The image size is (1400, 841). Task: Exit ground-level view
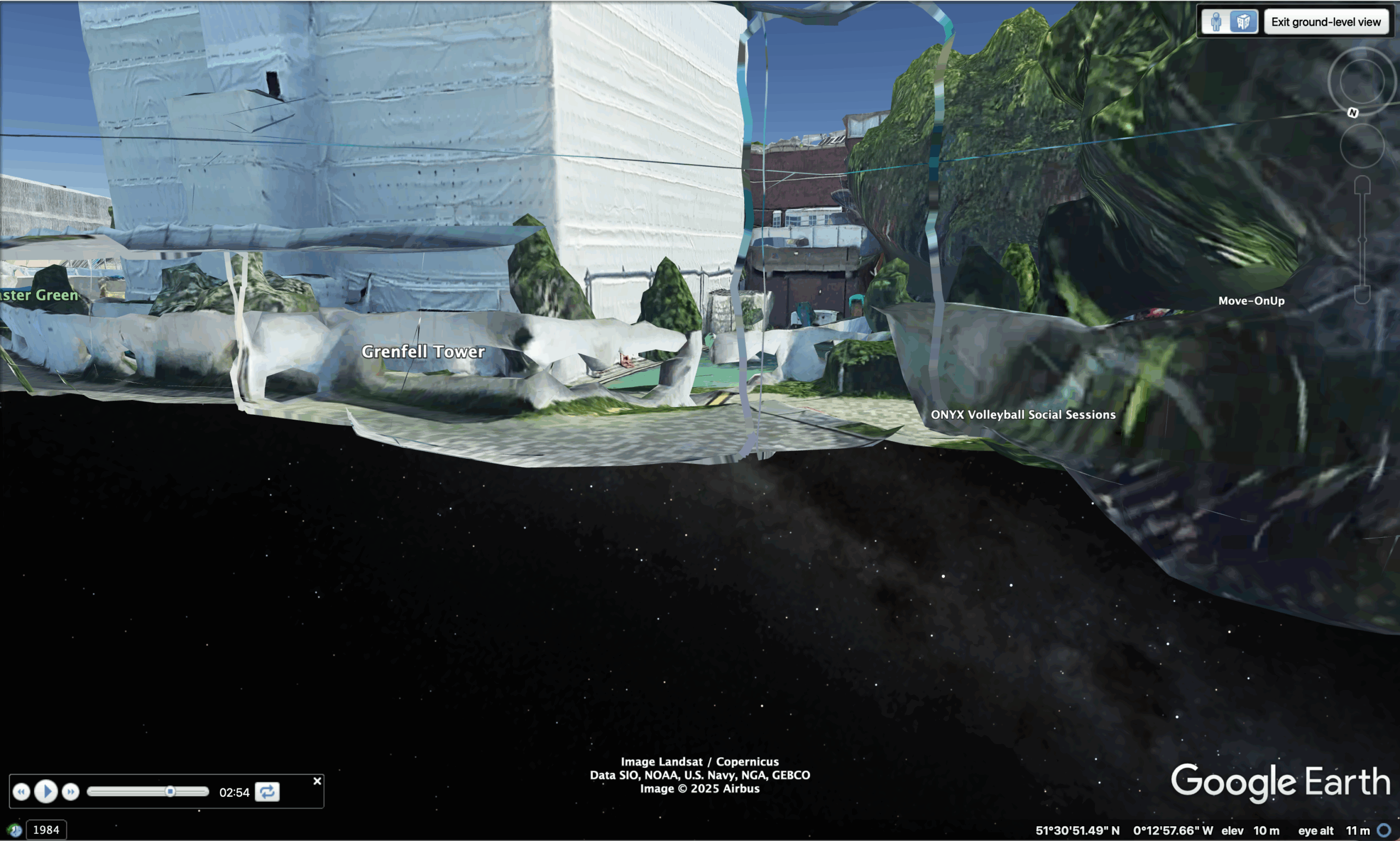[x=1325, y=22]
